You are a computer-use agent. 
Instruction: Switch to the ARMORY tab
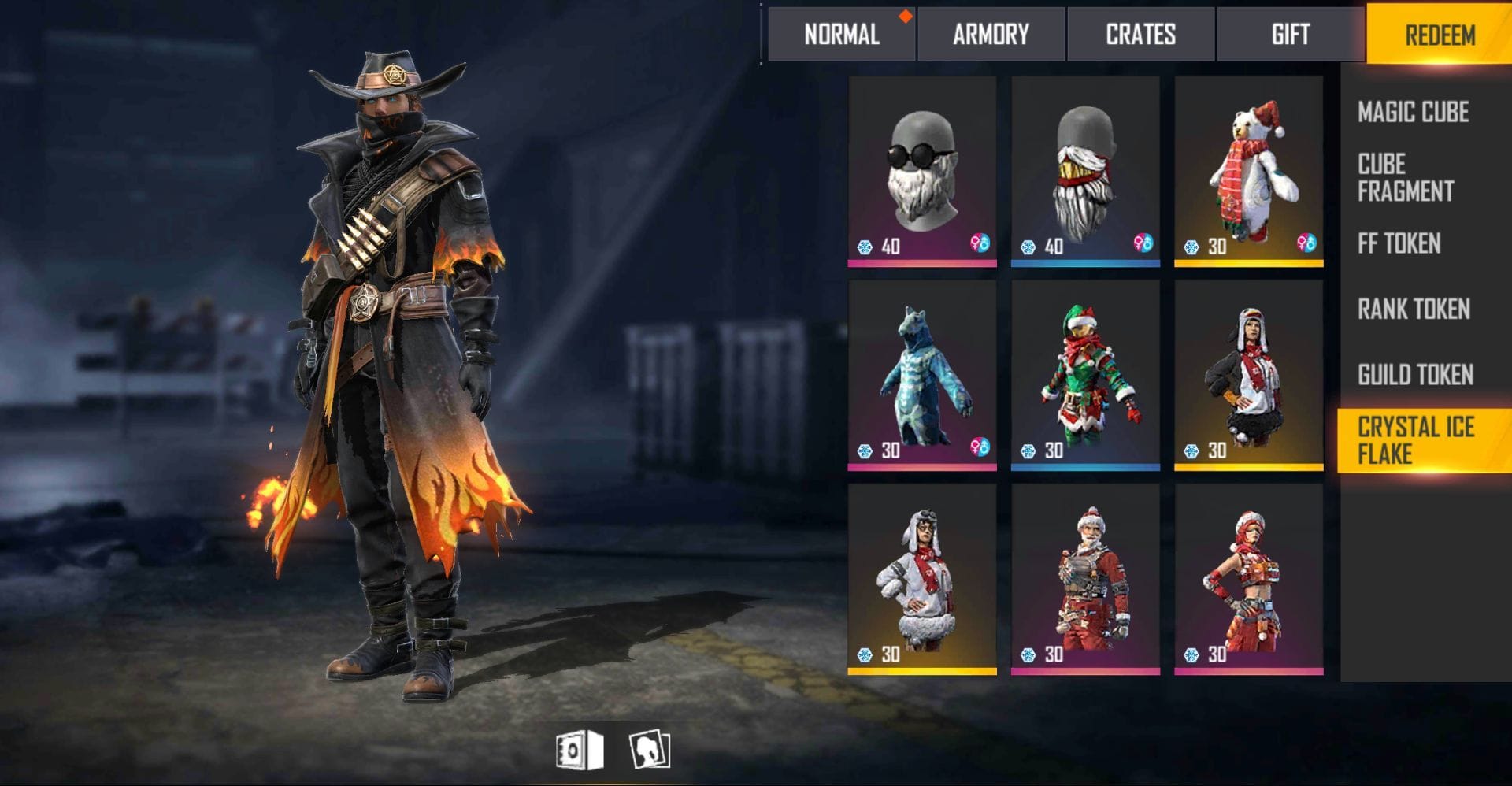coord(990,35)
